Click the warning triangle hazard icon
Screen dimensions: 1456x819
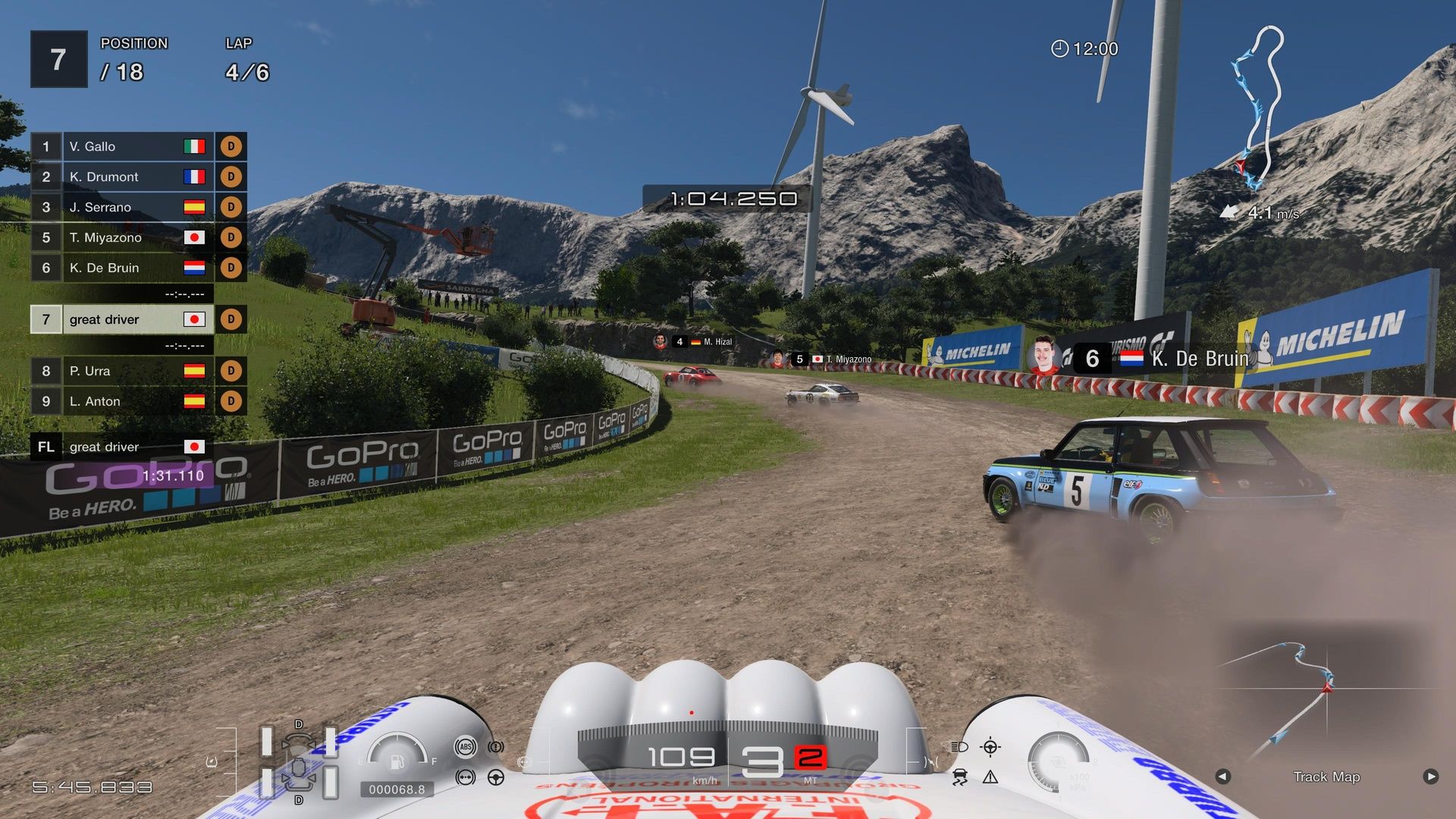click(x=990, y=777)
